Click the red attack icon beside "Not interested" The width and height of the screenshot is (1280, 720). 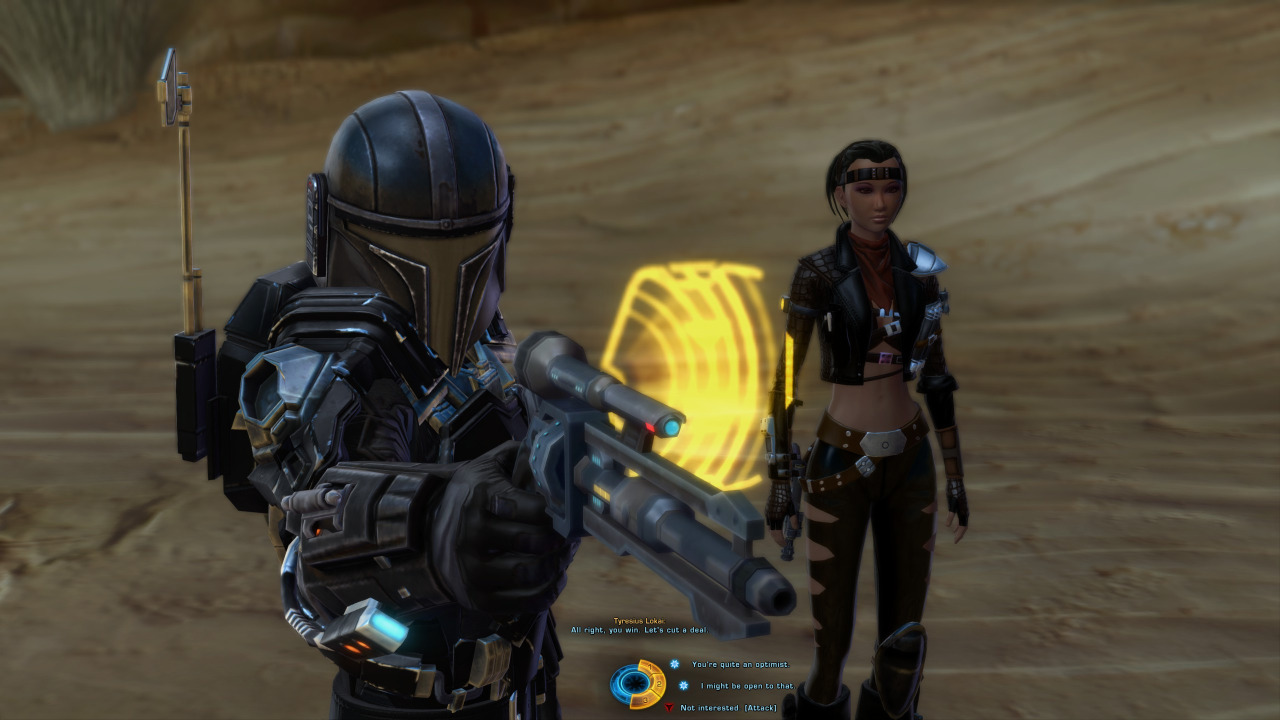coord(670,708)
